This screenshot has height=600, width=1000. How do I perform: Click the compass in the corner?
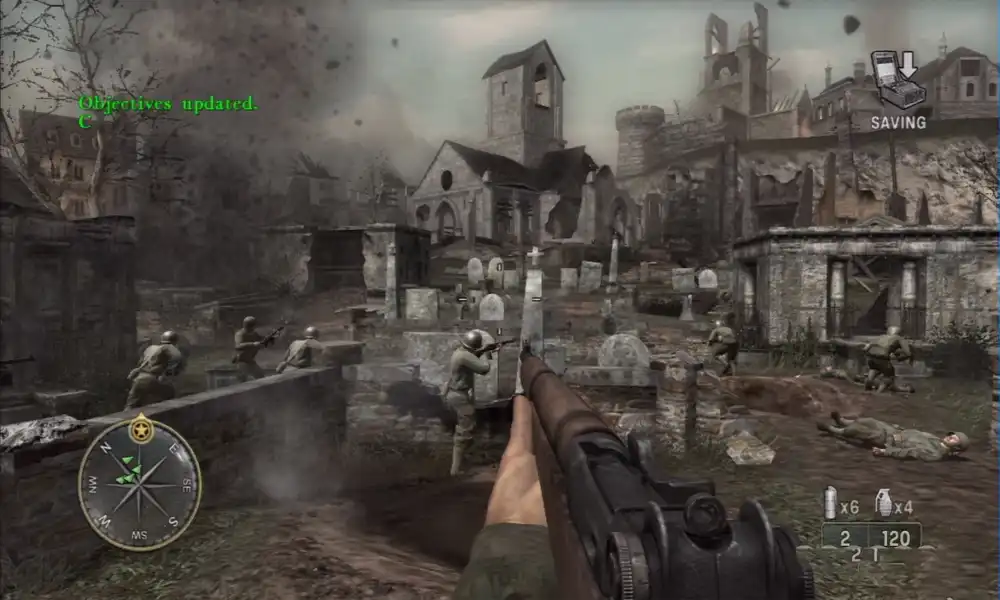tap(140, 484)
